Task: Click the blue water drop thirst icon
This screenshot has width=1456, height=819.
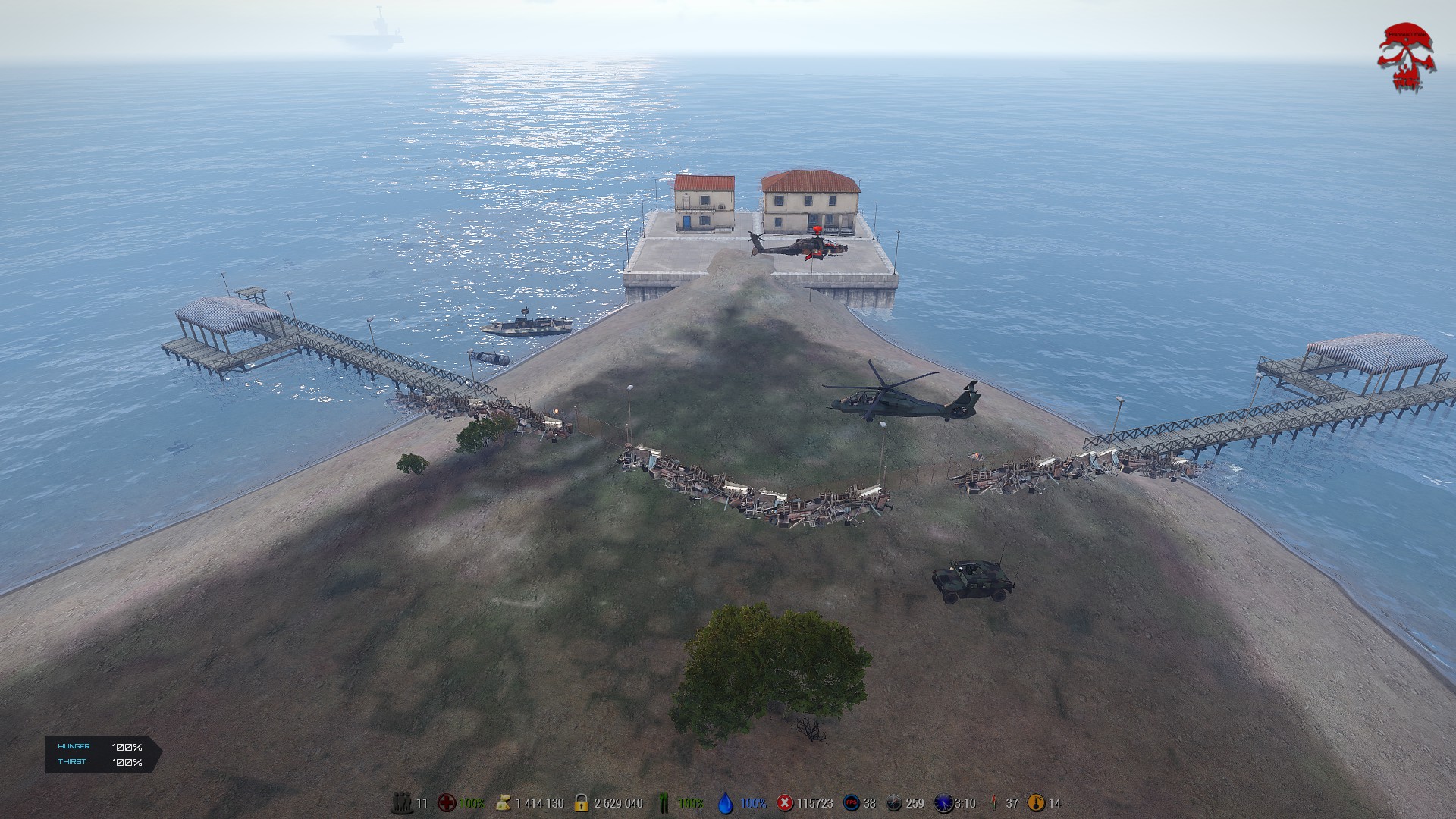Action: [x=726, y=804]
